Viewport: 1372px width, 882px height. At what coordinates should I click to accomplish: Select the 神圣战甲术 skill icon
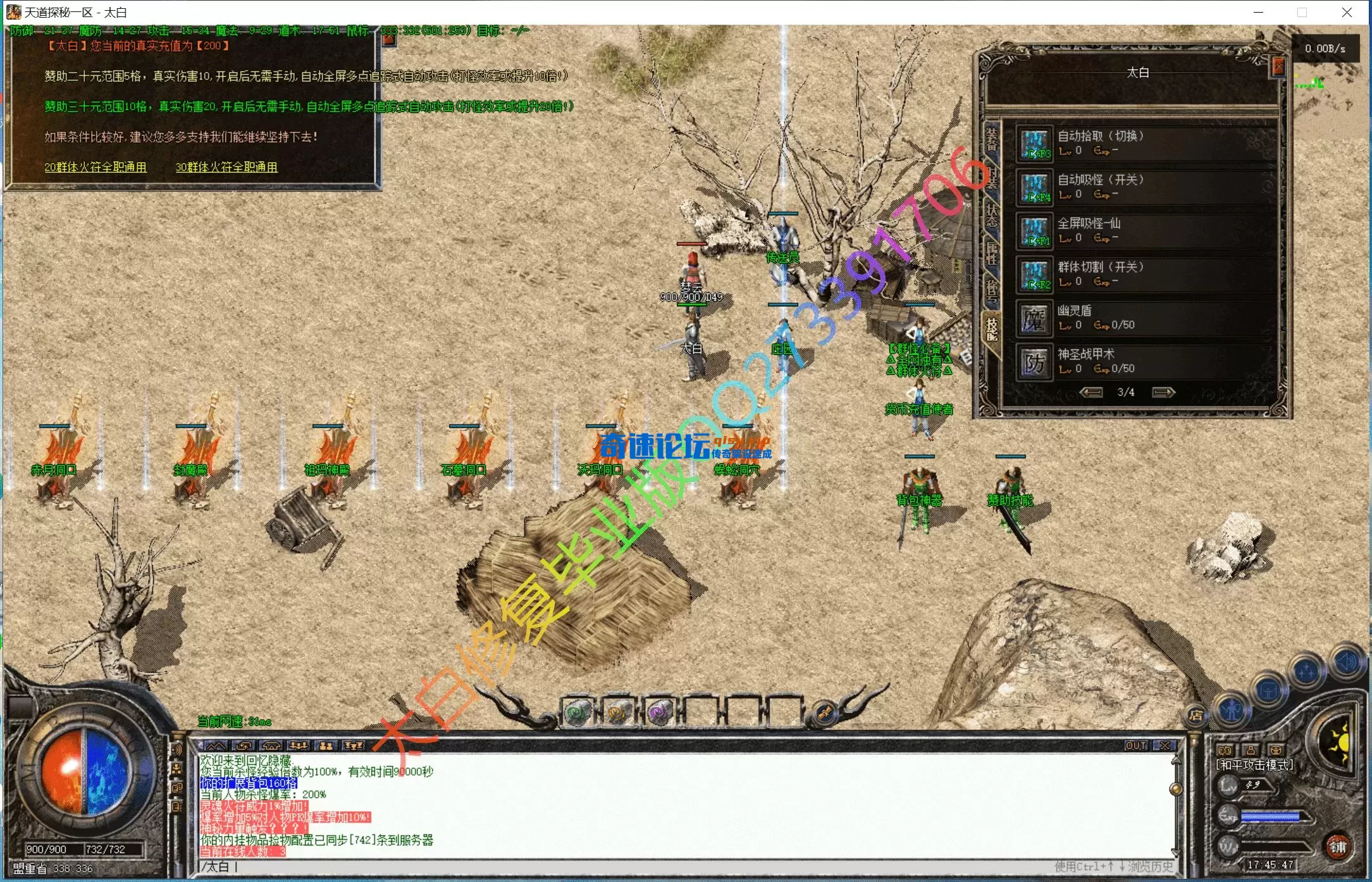pos(1035,363)
